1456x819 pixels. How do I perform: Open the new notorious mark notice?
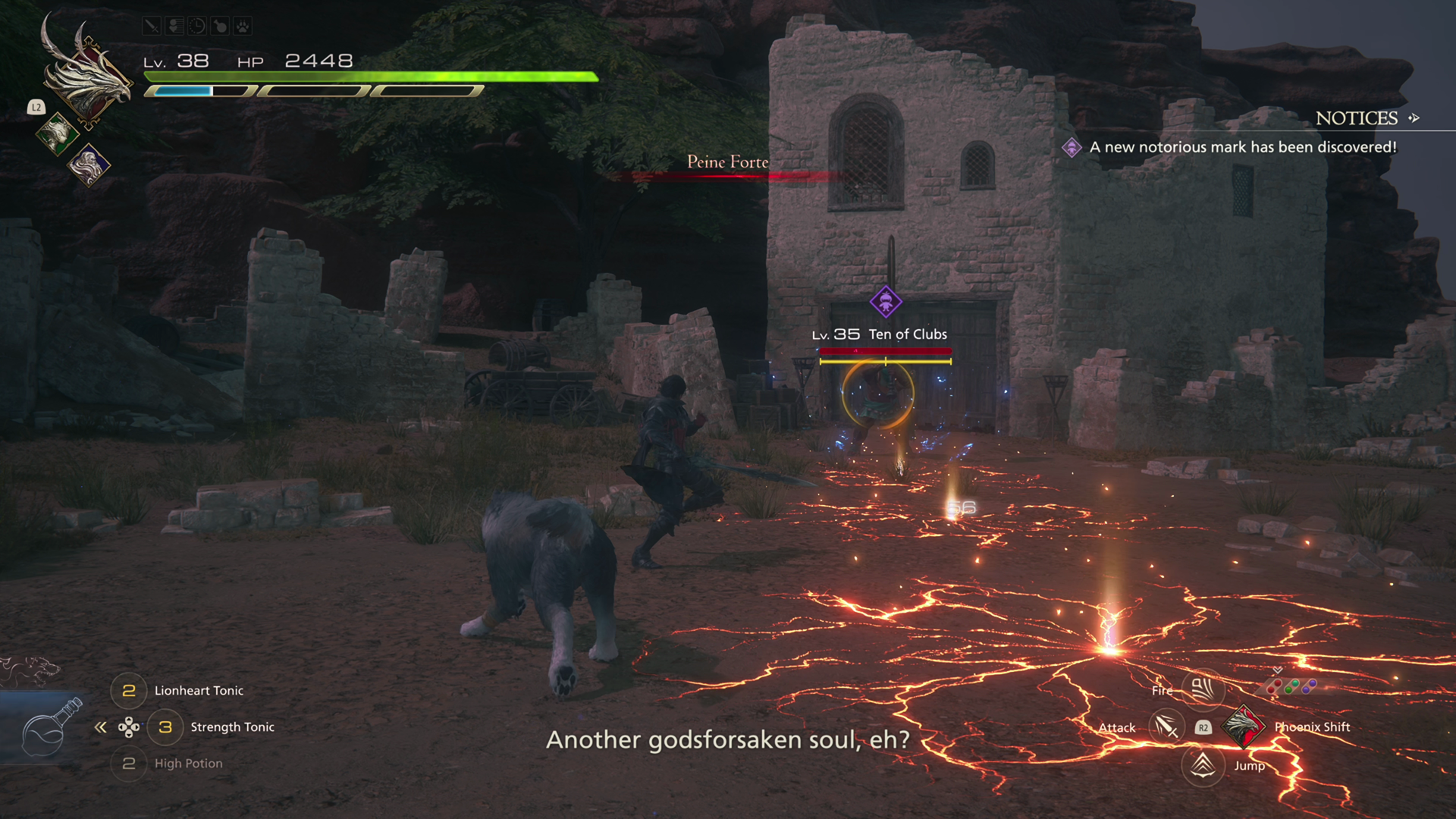pos(1242,147)
